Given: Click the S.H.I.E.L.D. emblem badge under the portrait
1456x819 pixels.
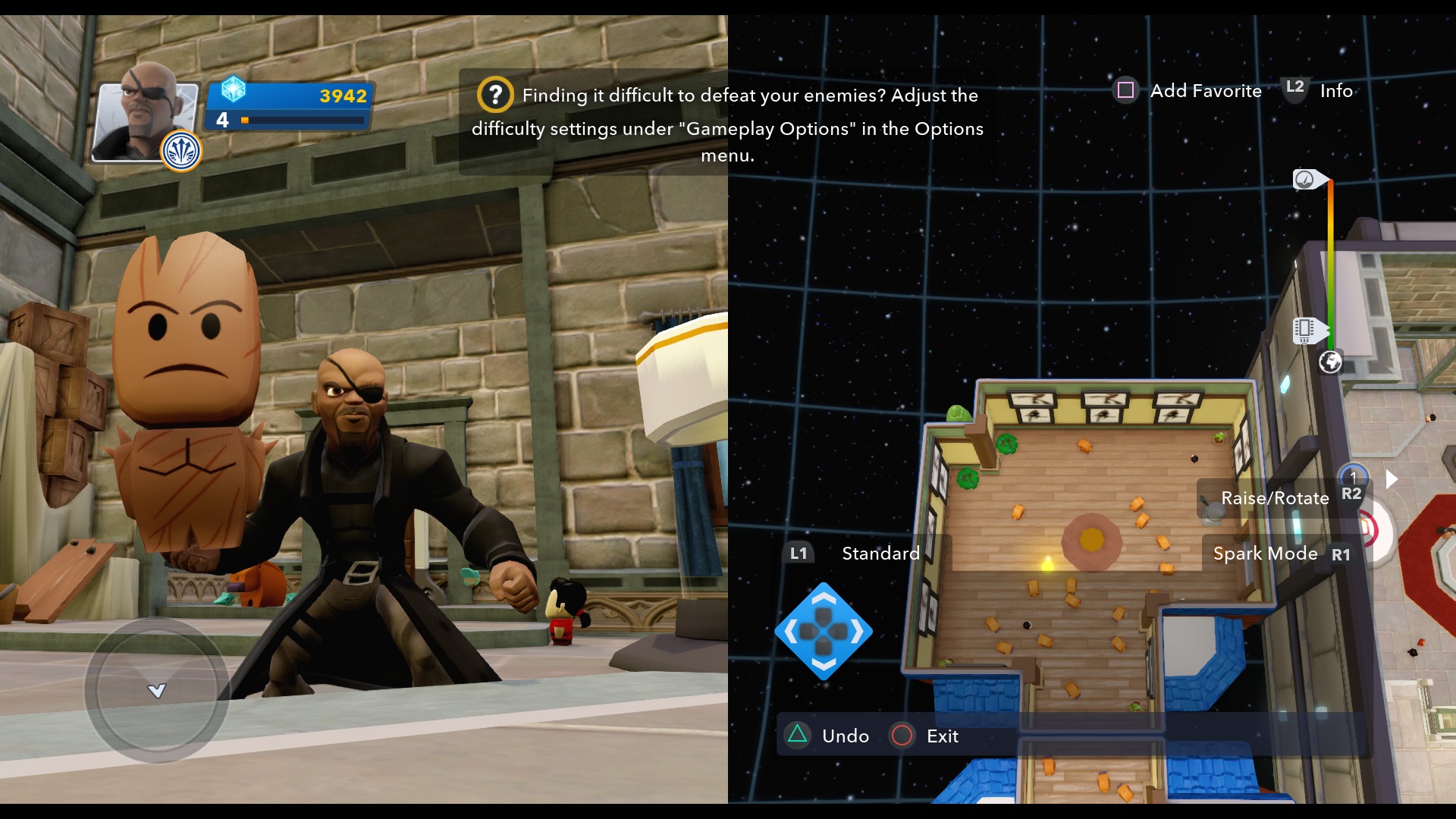Looking at the screenshot, I should click(180, 150).
